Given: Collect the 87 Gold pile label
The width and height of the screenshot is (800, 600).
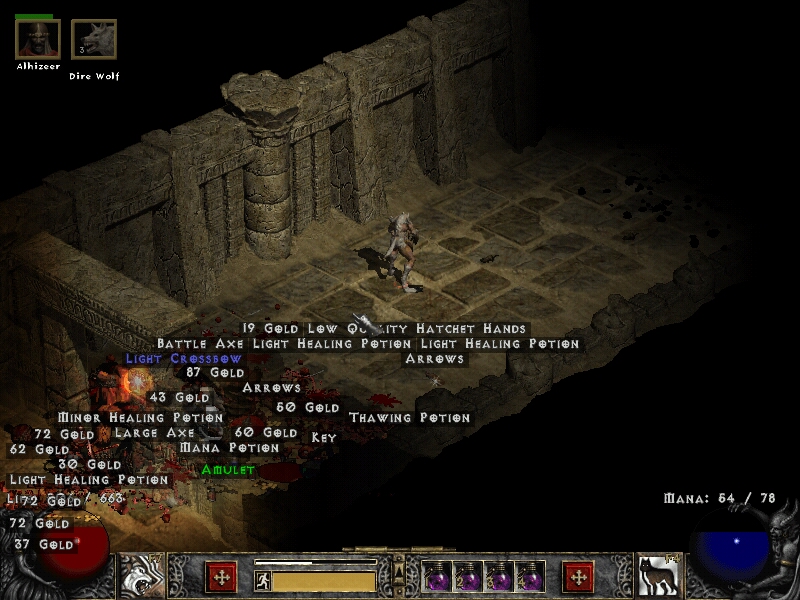Looking at the screenshot, I should (215, 372).
